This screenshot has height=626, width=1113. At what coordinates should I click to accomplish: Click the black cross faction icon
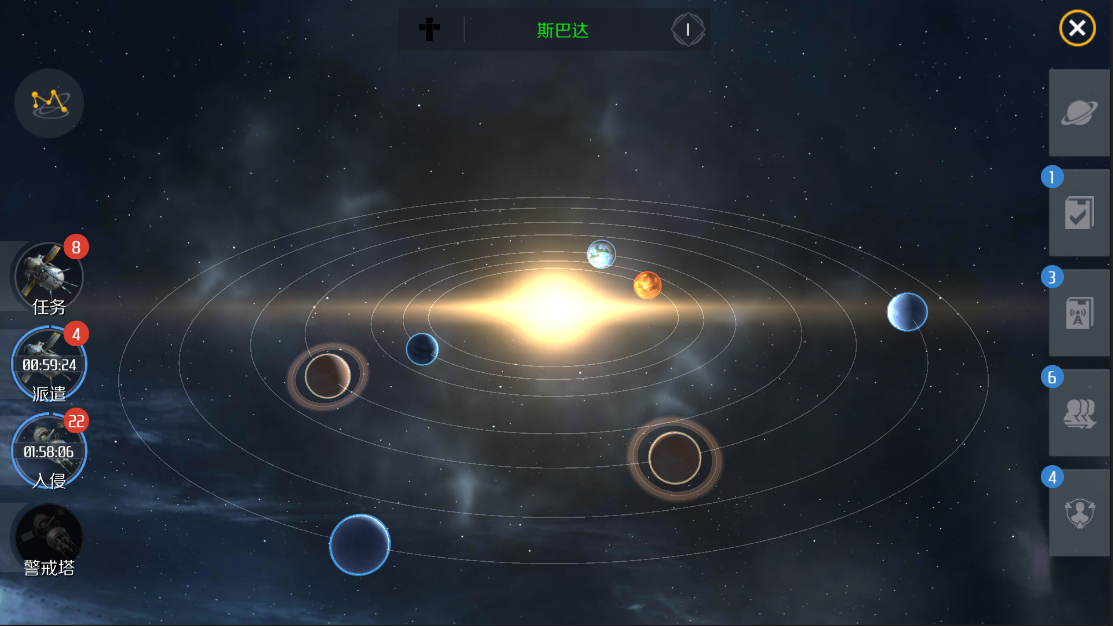tap(429, 30)
